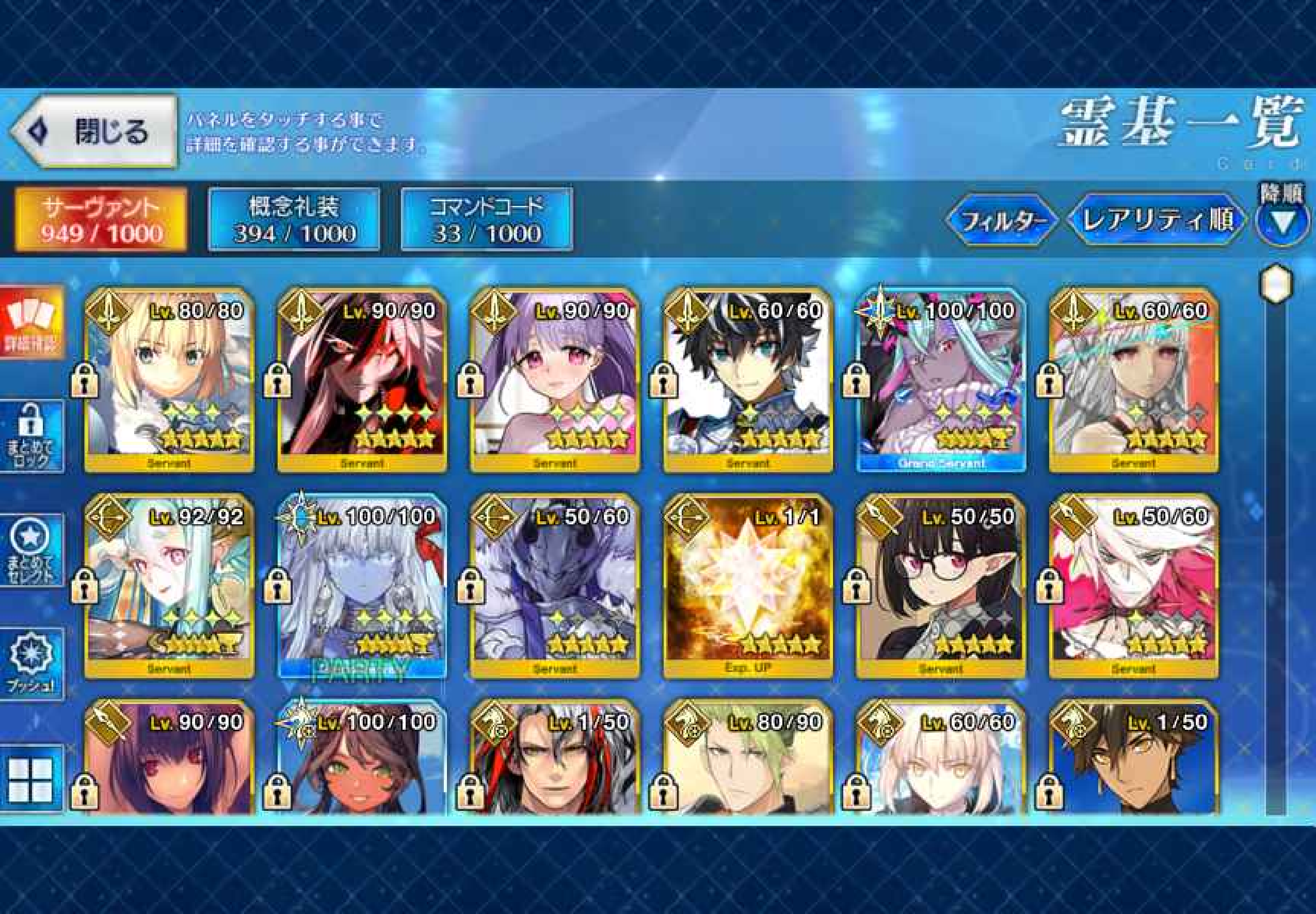
Task: Switch to the サーヴァント tab
Action: tap(101, 219)
